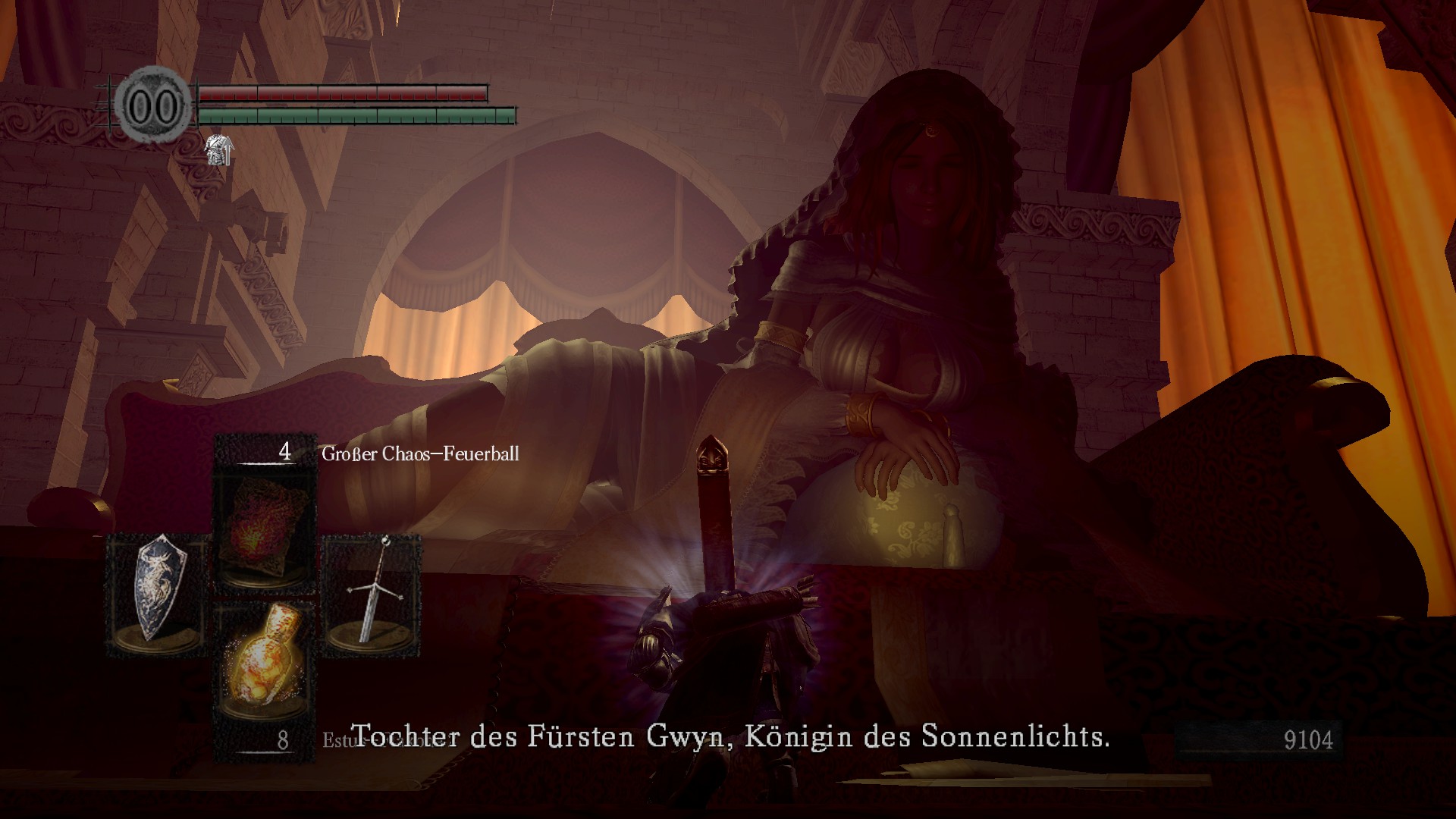Click the shield slot with crest emblem
Image resolution: width=1456 pixels, height=819 pixels.
[158, 594]
